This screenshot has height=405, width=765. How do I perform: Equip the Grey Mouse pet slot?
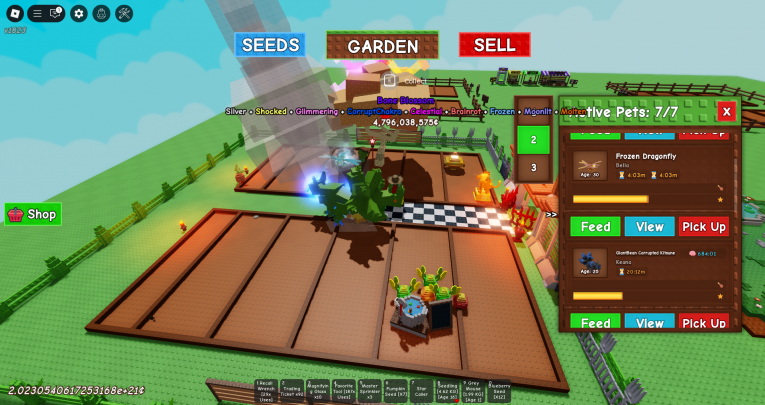coord(473,390)
